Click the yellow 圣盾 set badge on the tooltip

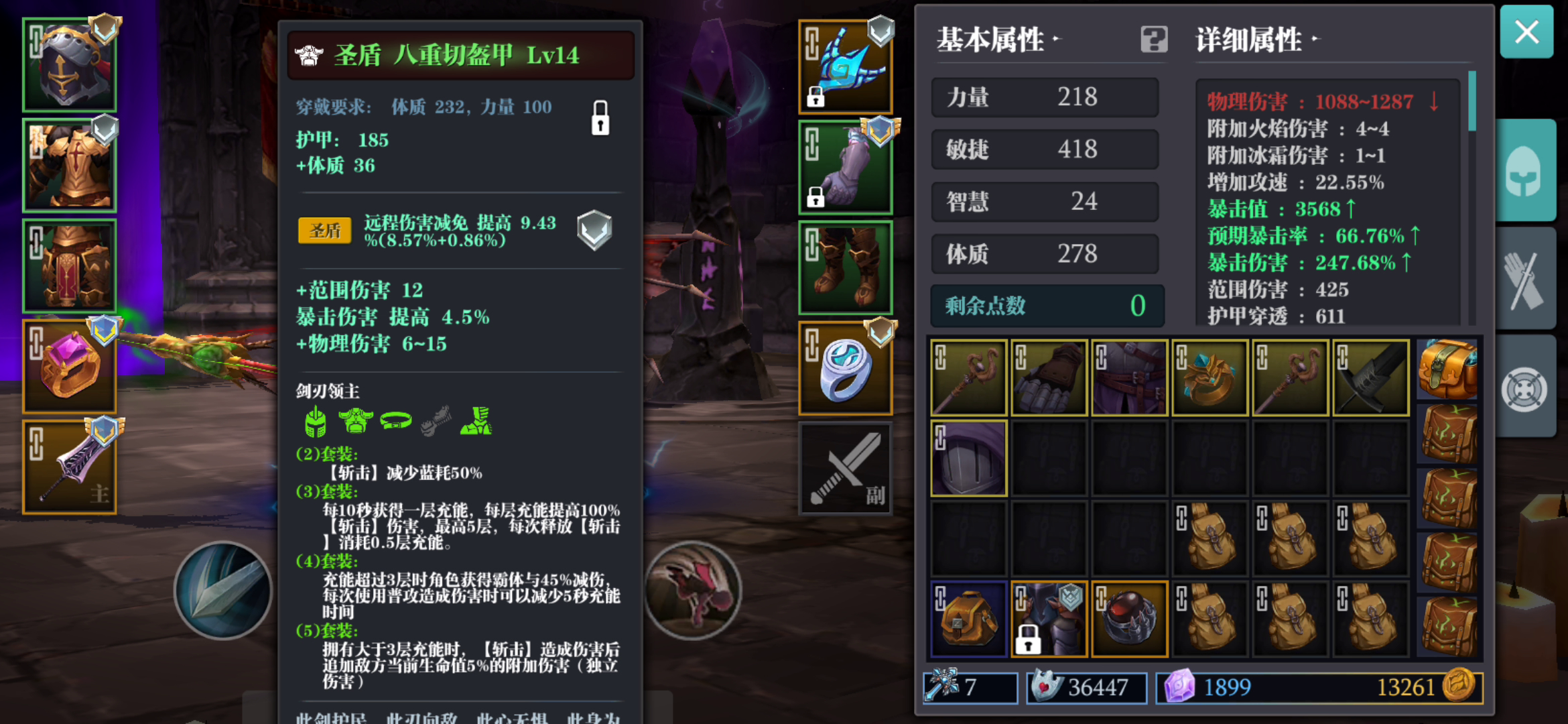pos(324,229)
